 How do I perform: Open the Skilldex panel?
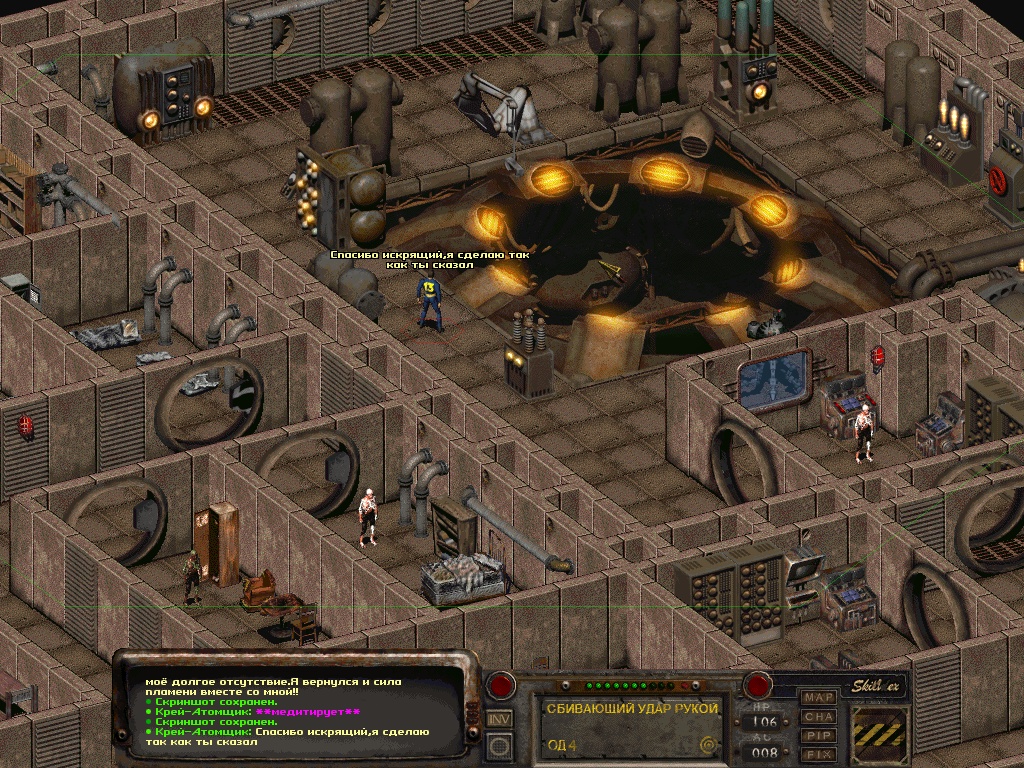click(x=879, y=686)
